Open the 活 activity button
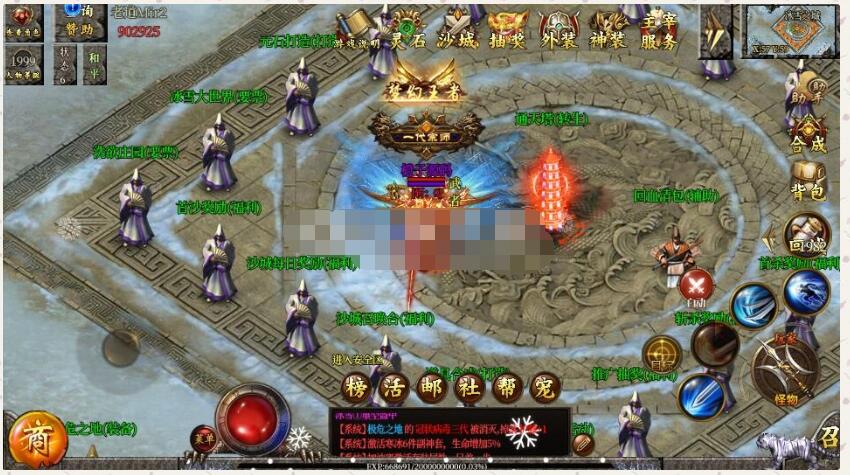Screen dimensions: 850x475 pos(397,387)
